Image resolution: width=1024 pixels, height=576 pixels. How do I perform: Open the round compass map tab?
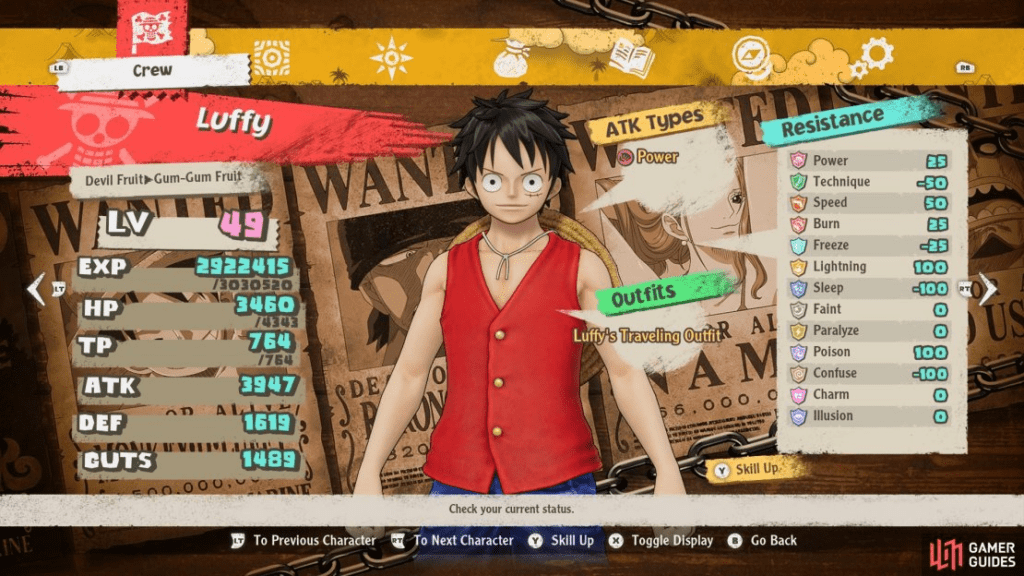coord(751,56)
